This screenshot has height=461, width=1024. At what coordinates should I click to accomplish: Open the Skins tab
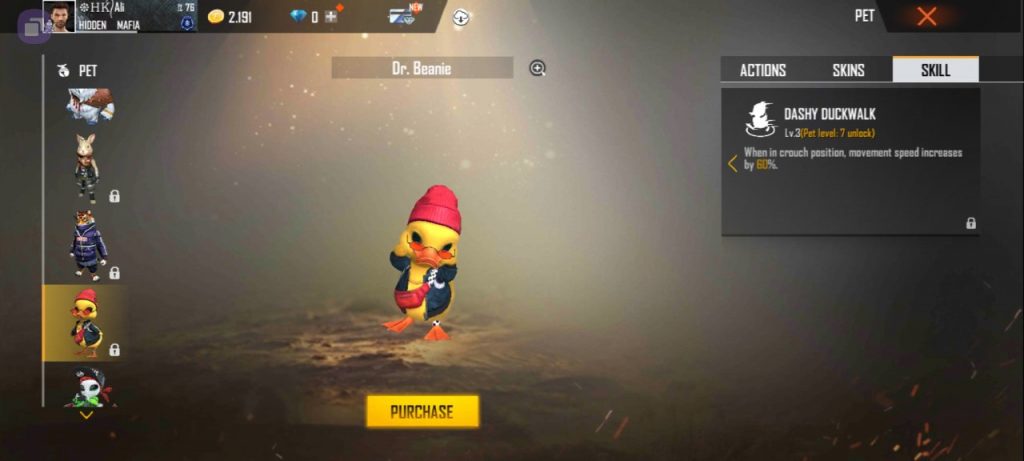tap(848, 70)
